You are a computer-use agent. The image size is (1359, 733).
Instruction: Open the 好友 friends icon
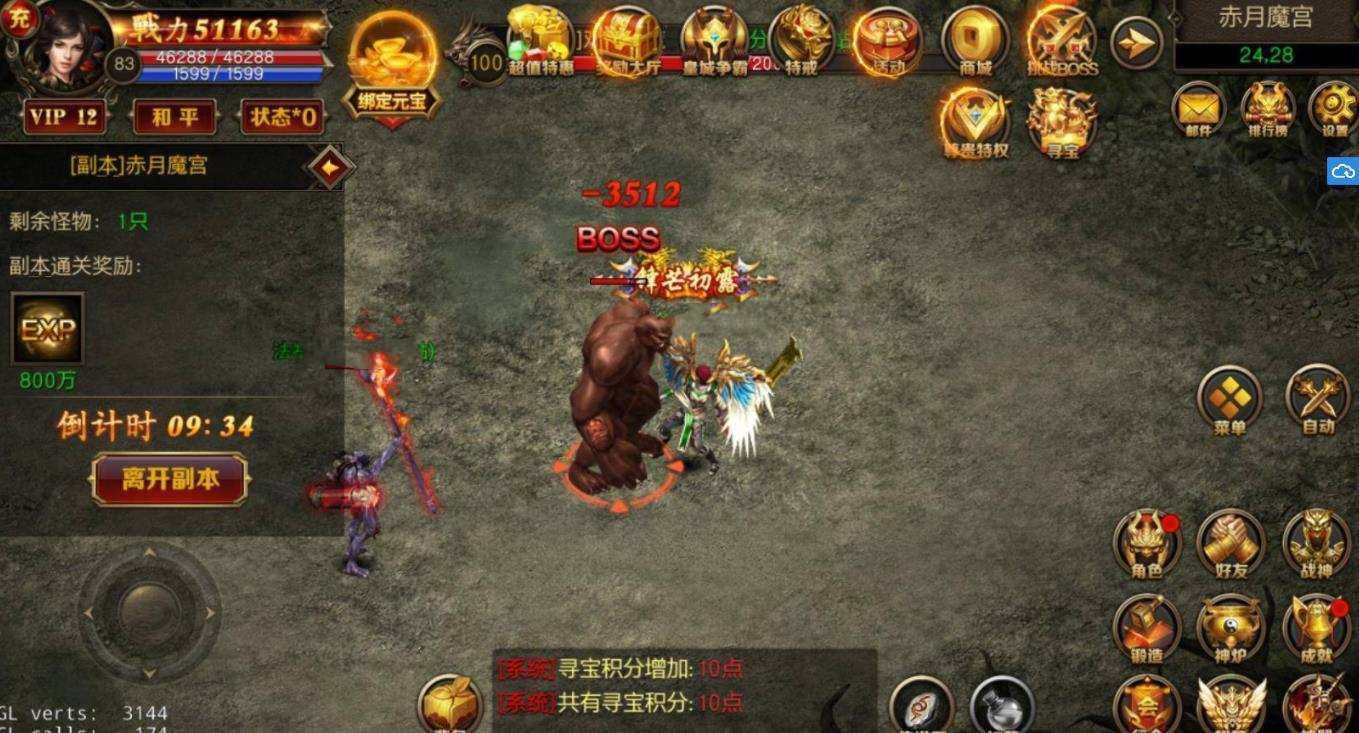(1231, 545)
